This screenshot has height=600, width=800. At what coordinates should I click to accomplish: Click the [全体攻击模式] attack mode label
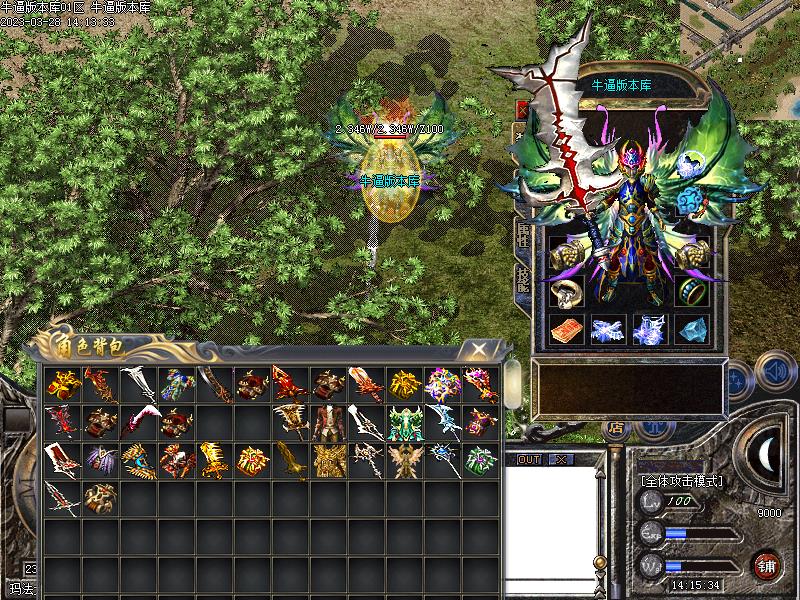pyautogui.click(x=681, y=480)
